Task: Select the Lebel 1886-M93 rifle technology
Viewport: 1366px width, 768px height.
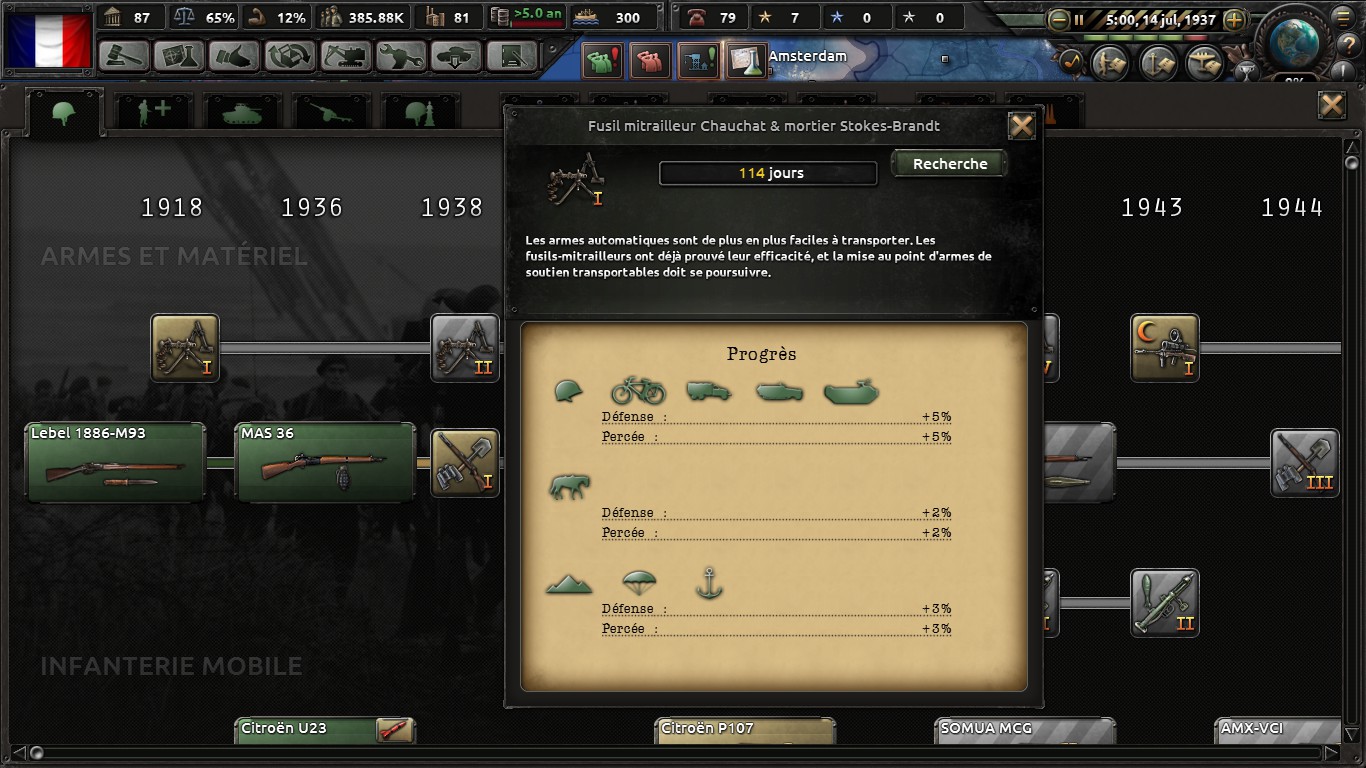Action: (x=115, y=462)
